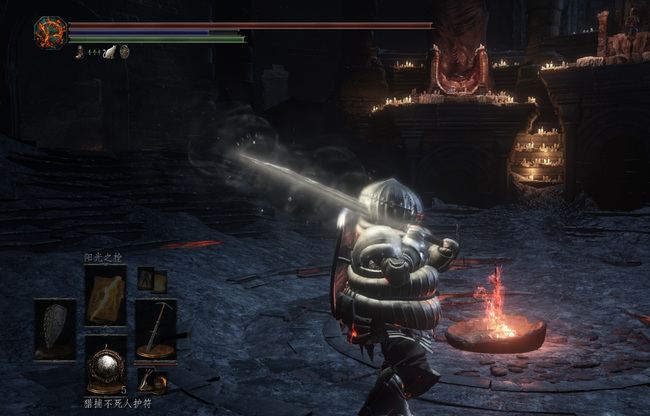650x416 pixels.
Task: Click the white cat status icon
Action: click(109, 52)
